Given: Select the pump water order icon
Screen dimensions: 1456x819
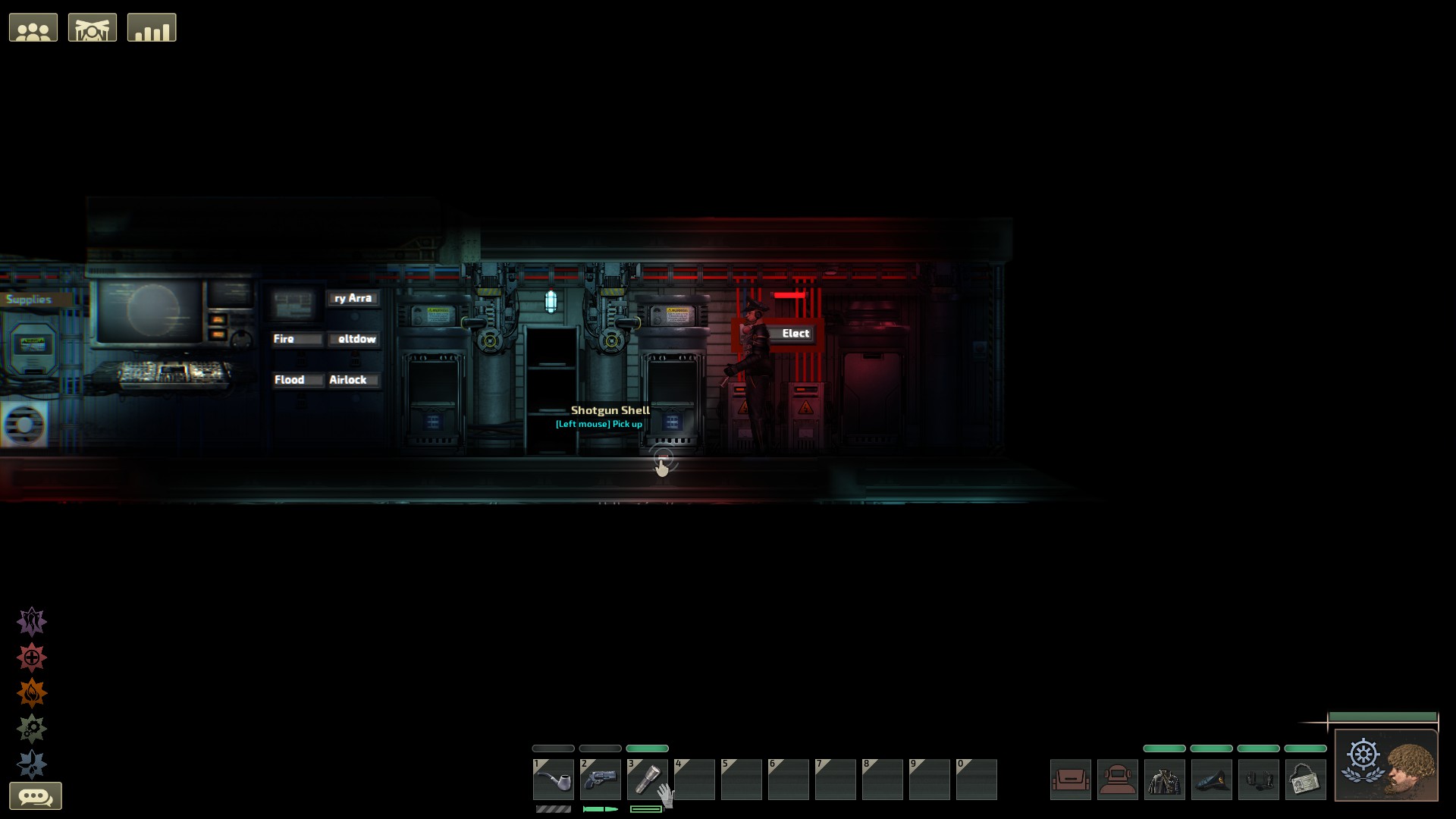Looking at the screenshot, I should pos(32,763).
